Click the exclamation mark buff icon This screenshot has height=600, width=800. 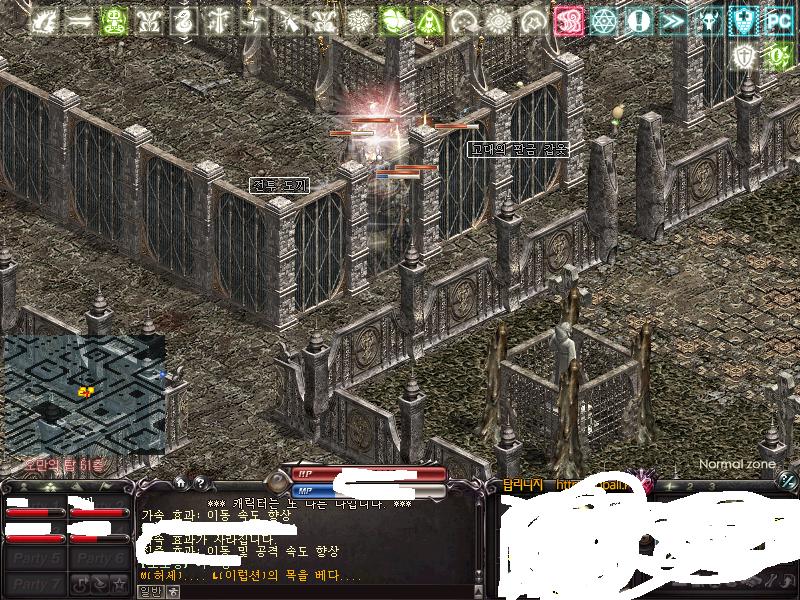639,21
